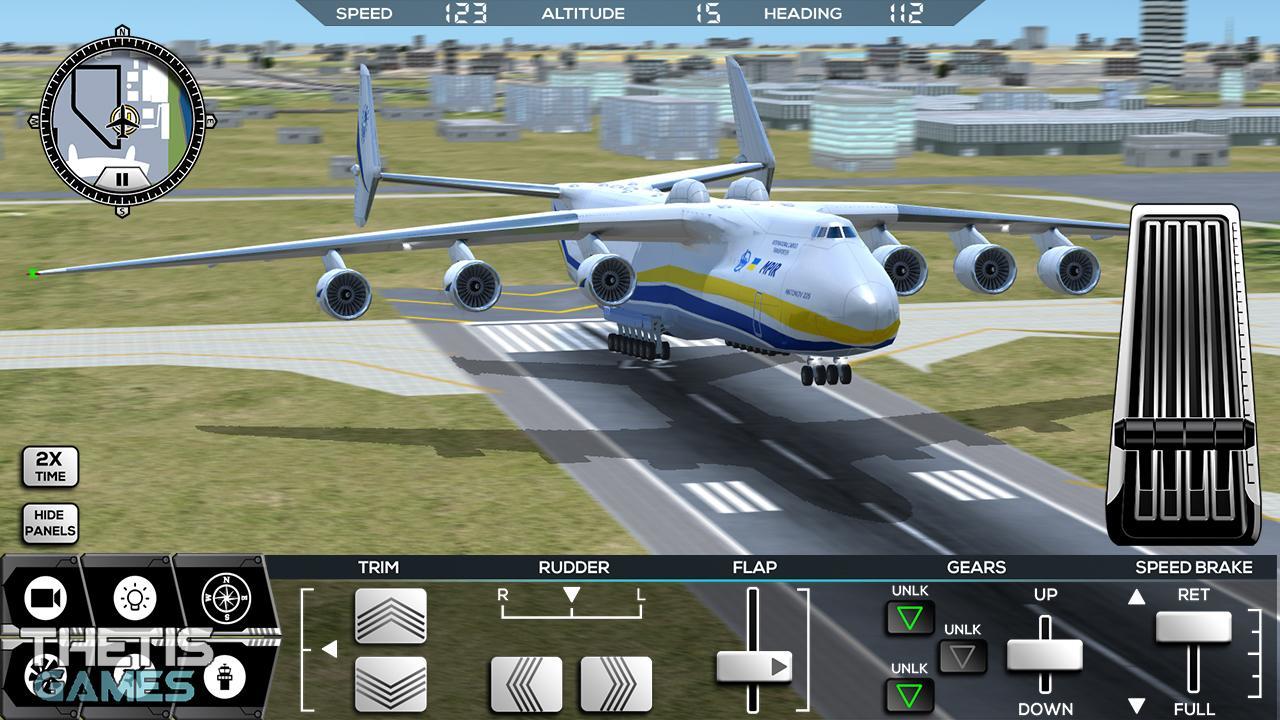Click HIDE PANELS button
The width and height of the screenshot is (1280, 720).
[50, 522]
